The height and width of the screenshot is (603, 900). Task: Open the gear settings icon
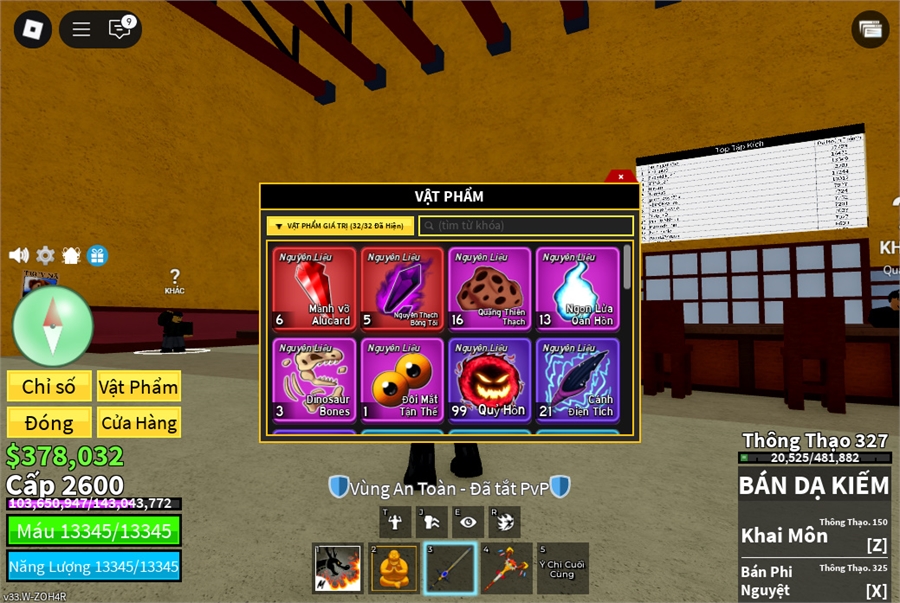point(46,255)
